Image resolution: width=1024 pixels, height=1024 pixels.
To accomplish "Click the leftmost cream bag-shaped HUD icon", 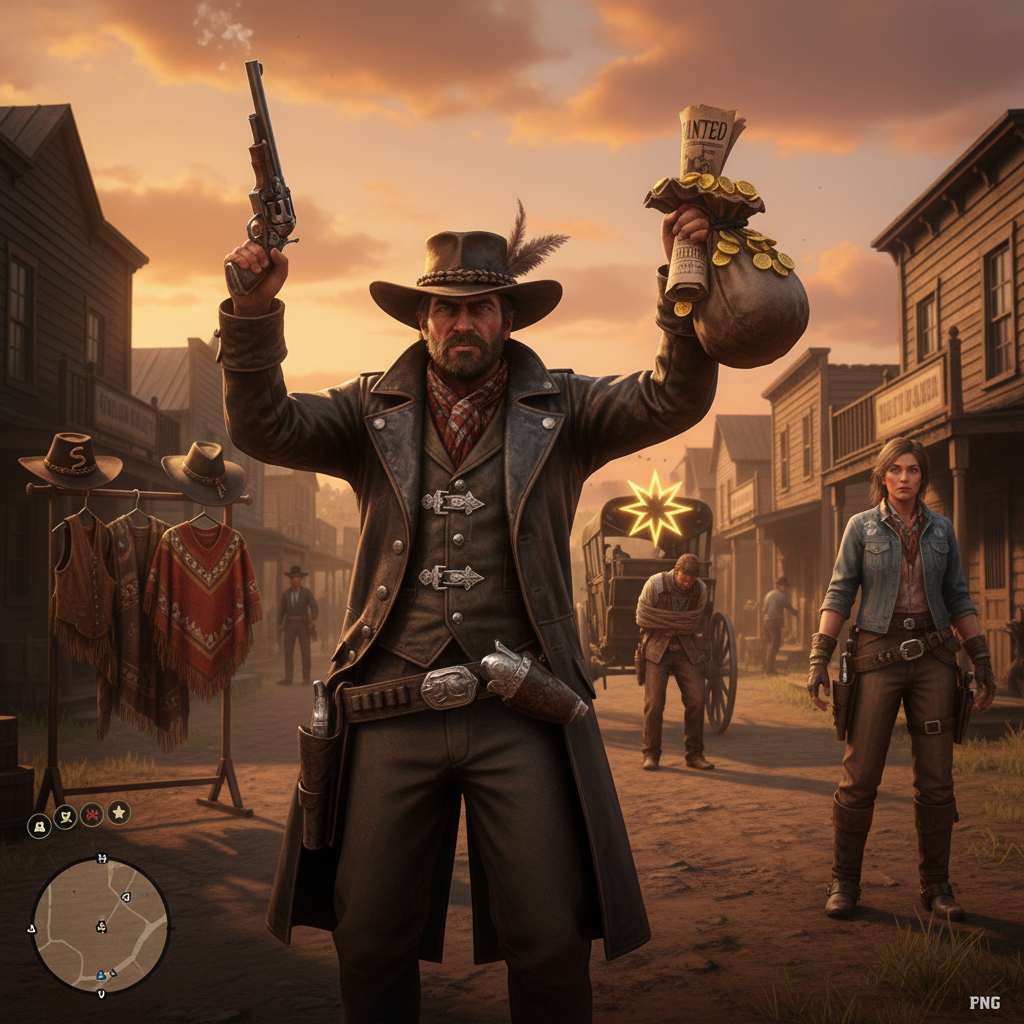I will click(39, 824).
